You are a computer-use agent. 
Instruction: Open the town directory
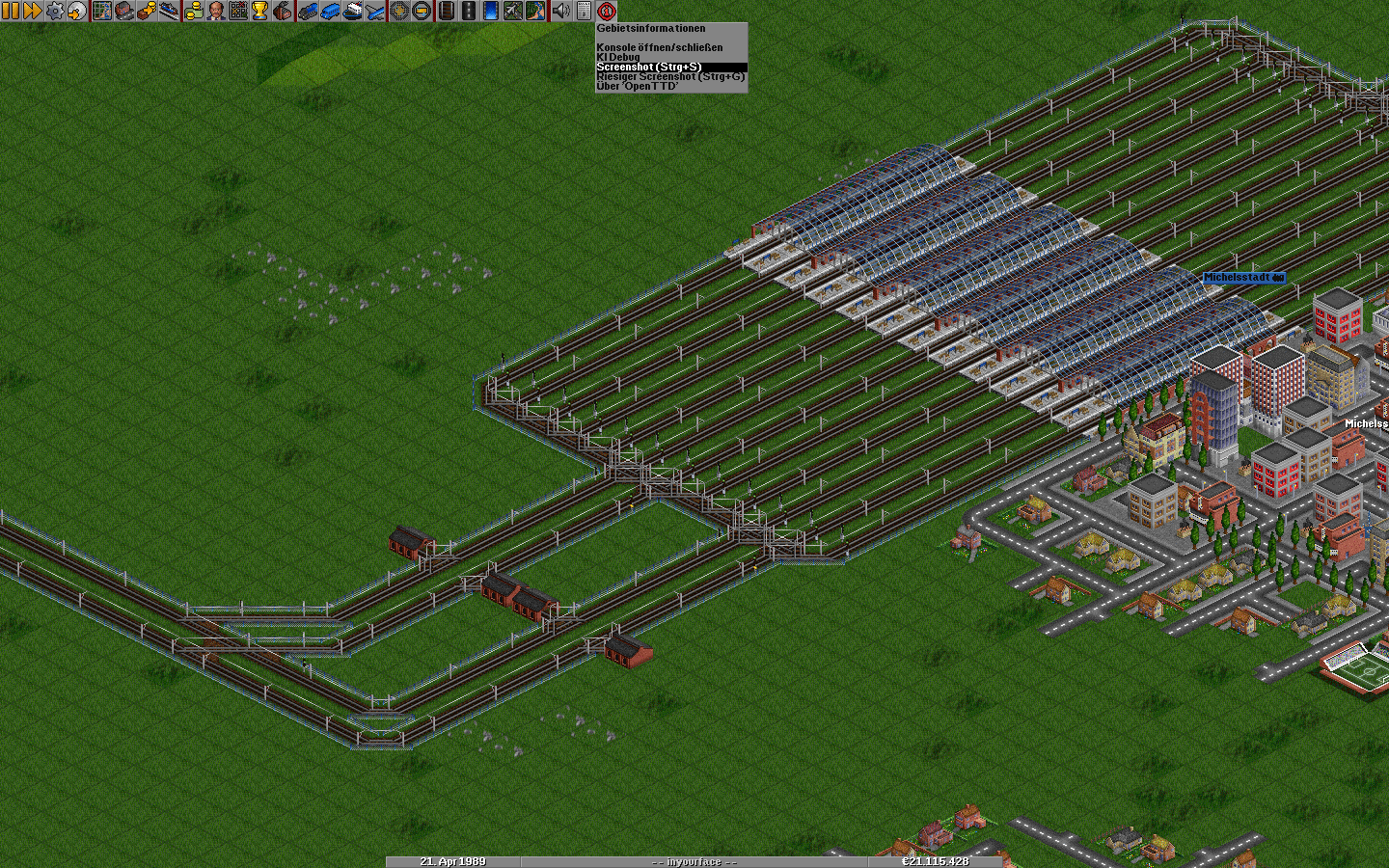(x=124, y=11)
